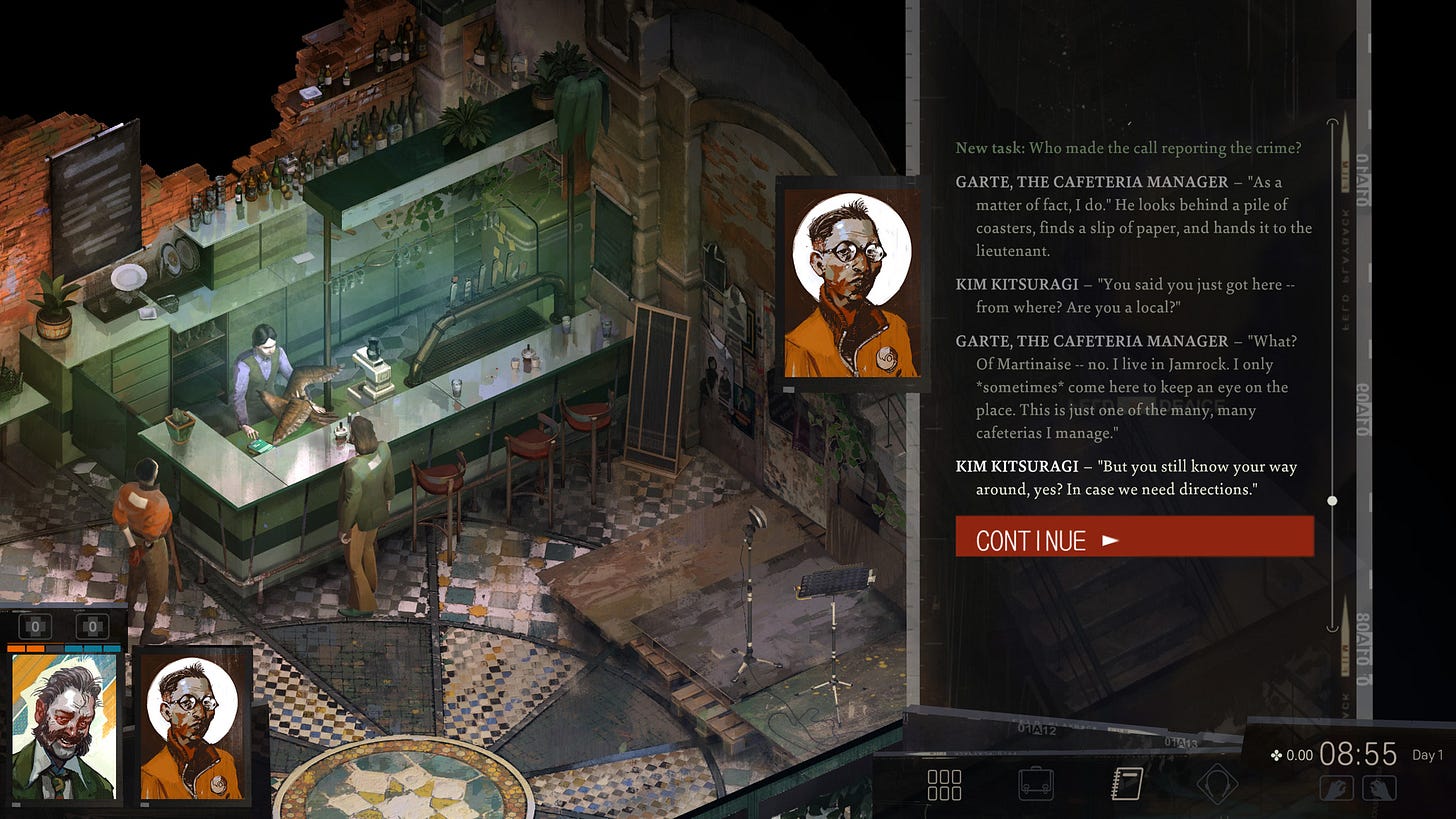Open the character sheet grid icon

pos(944,784)
